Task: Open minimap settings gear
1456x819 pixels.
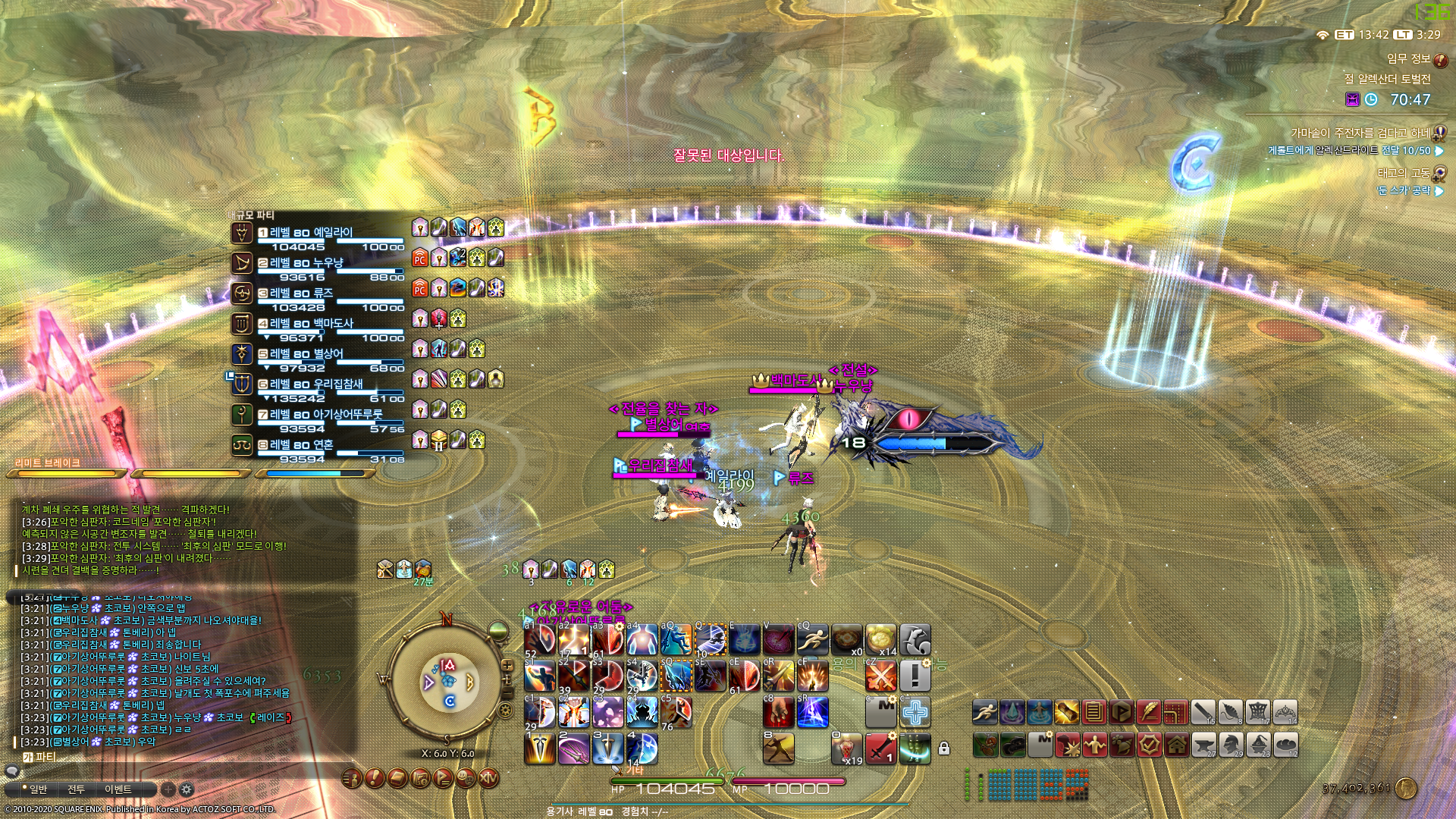Action: [506, 711]
